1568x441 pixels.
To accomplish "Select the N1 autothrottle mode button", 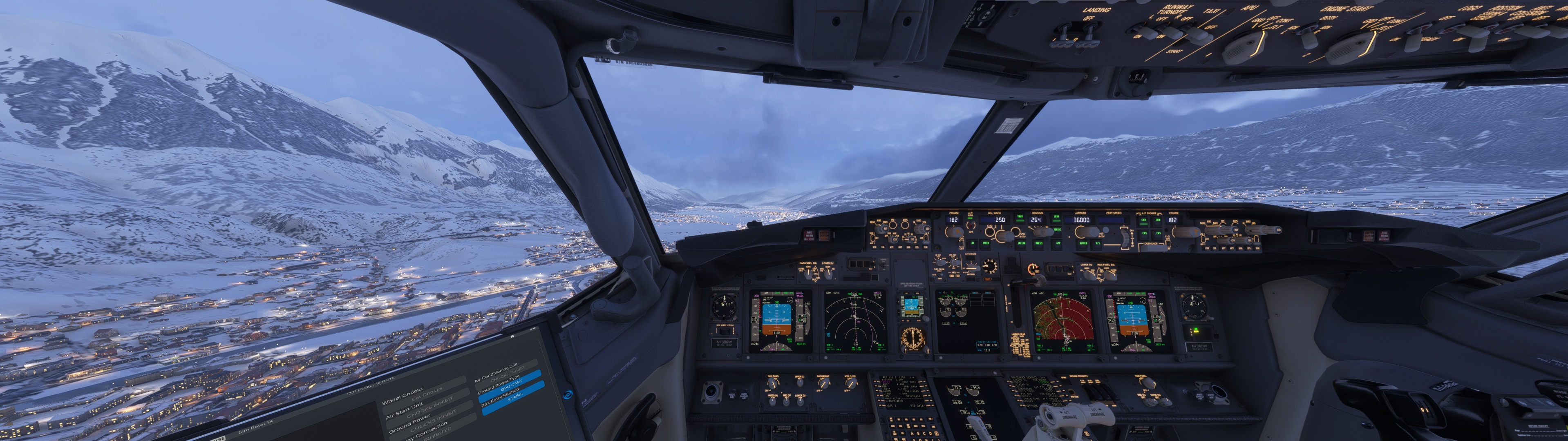I will (x=973, y=243).
